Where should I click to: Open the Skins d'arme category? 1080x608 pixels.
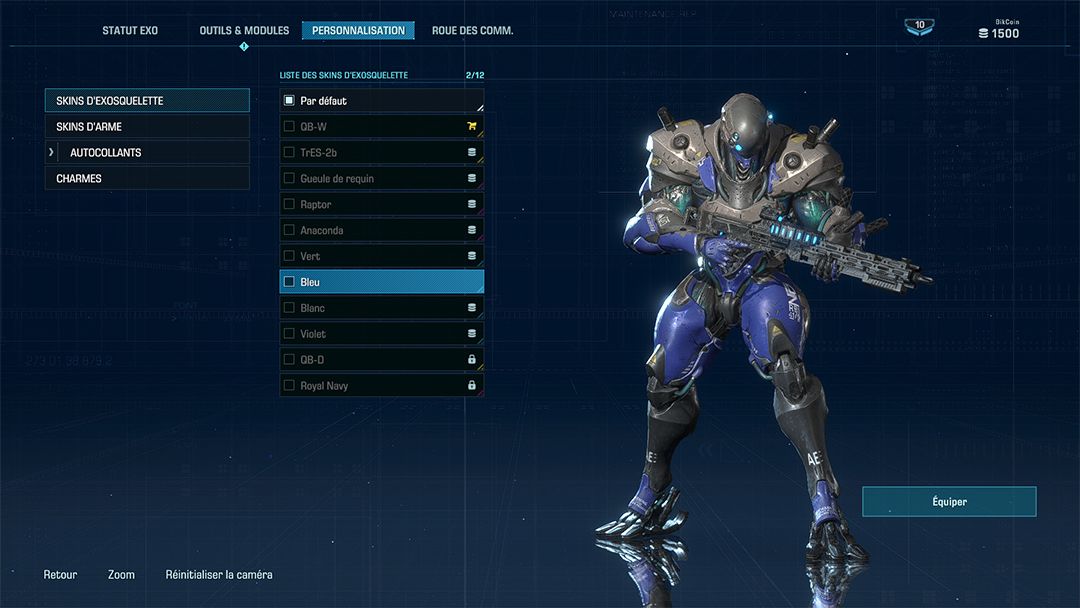tap(147, 127)
